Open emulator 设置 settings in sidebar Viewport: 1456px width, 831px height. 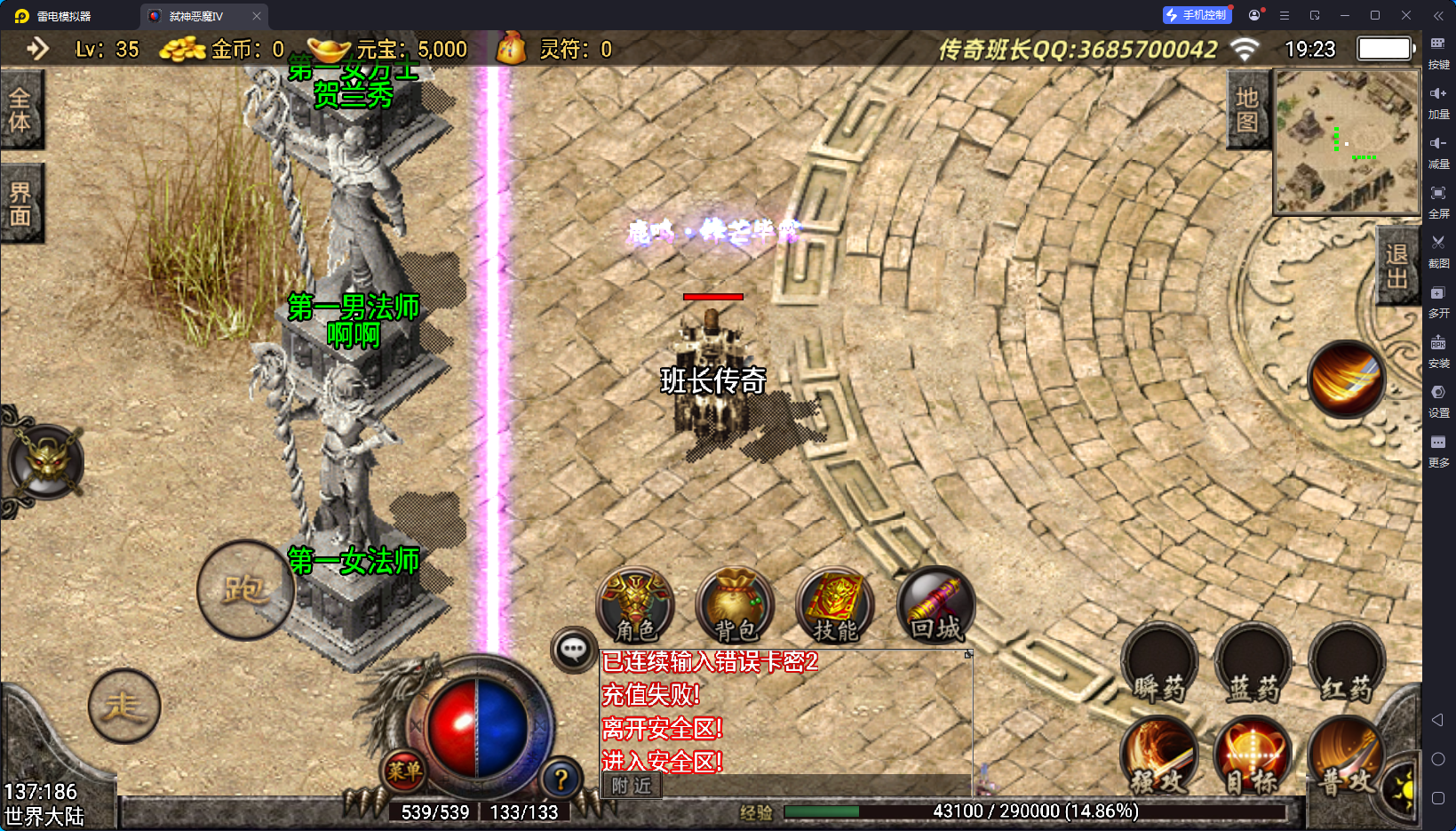pyautogui.click(x=1438, y=400)
